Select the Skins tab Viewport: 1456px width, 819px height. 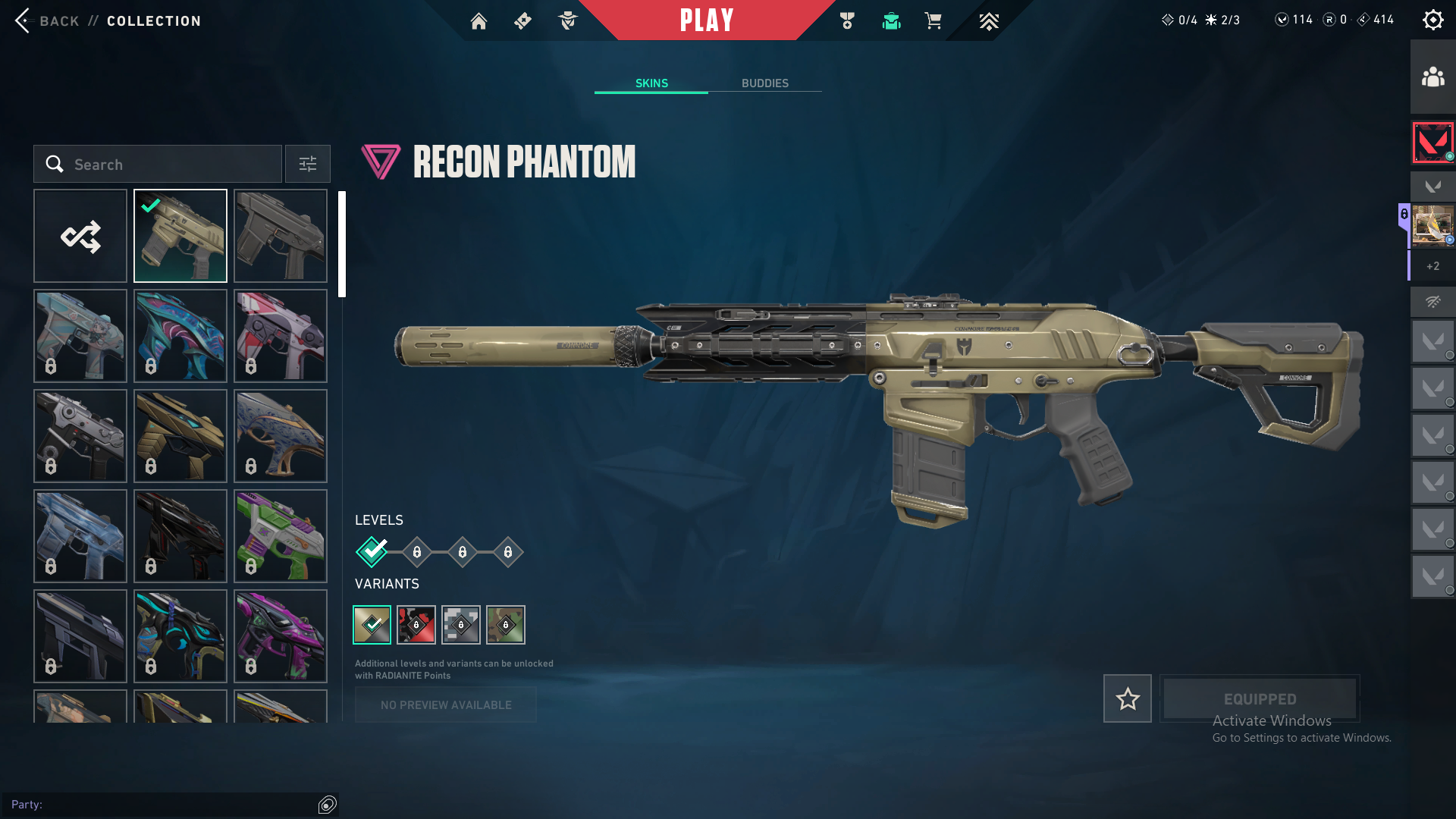(651, 83)
